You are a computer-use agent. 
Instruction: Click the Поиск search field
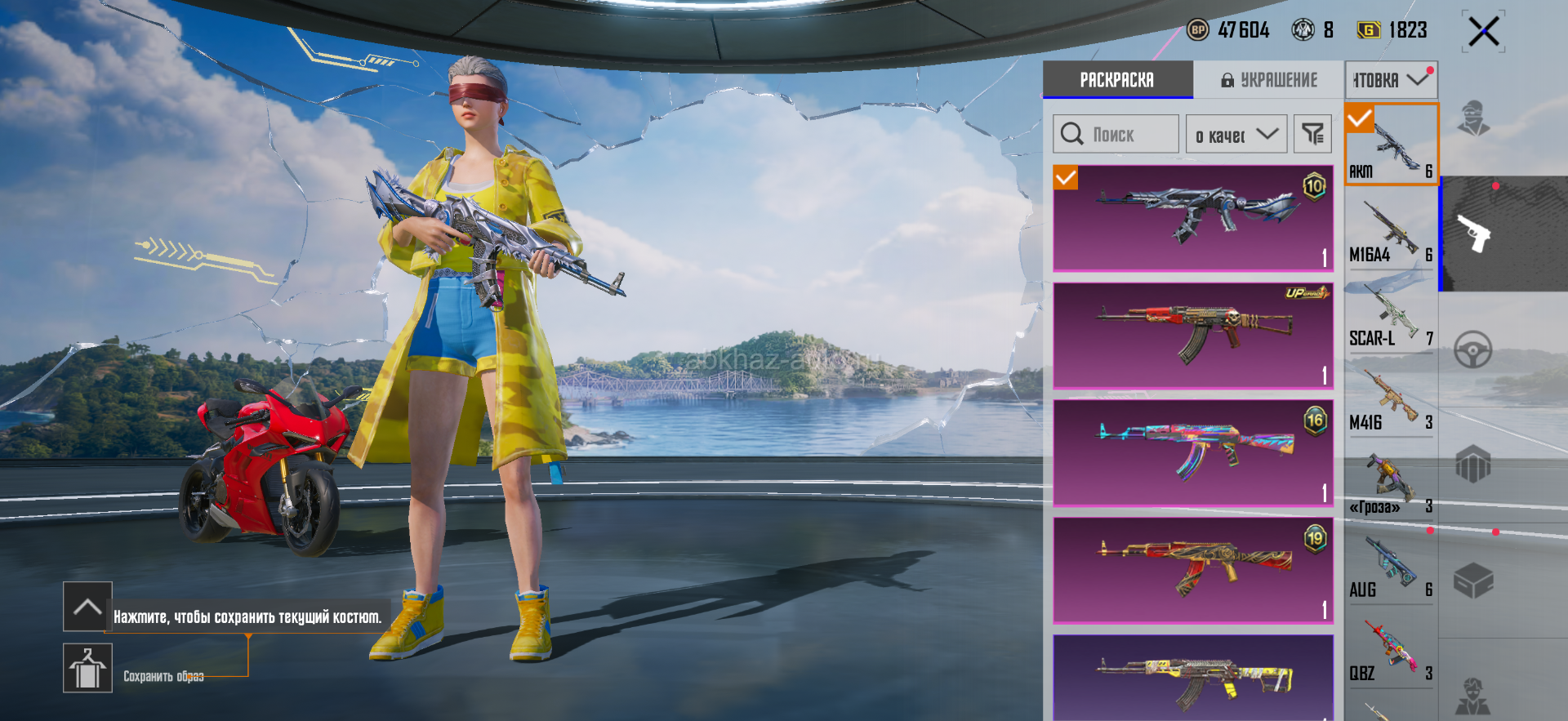pos(1116,135)
